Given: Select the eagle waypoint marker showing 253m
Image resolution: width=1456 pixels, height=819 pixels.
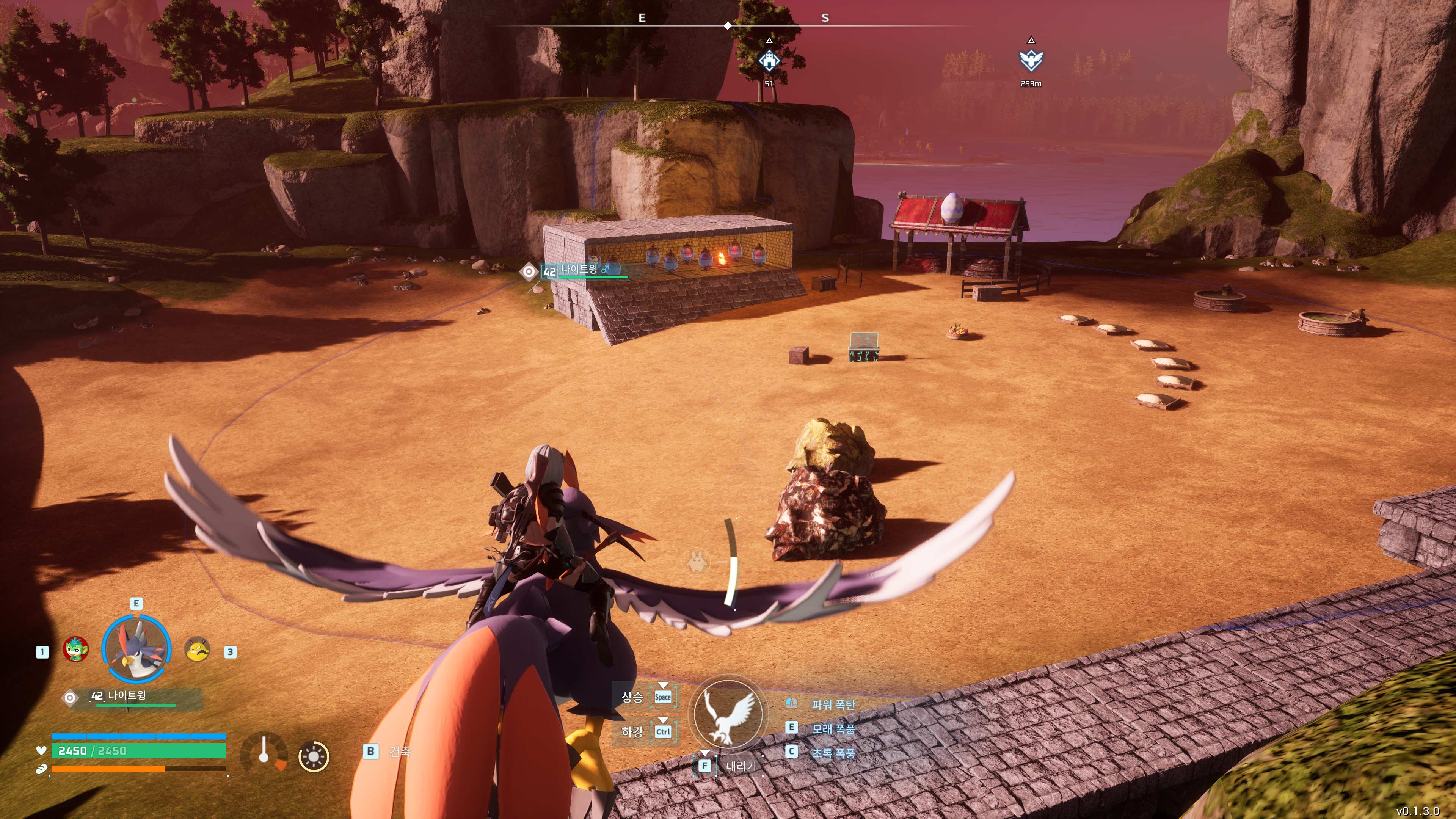Looking at the screenshot, I should point(1031,61).
